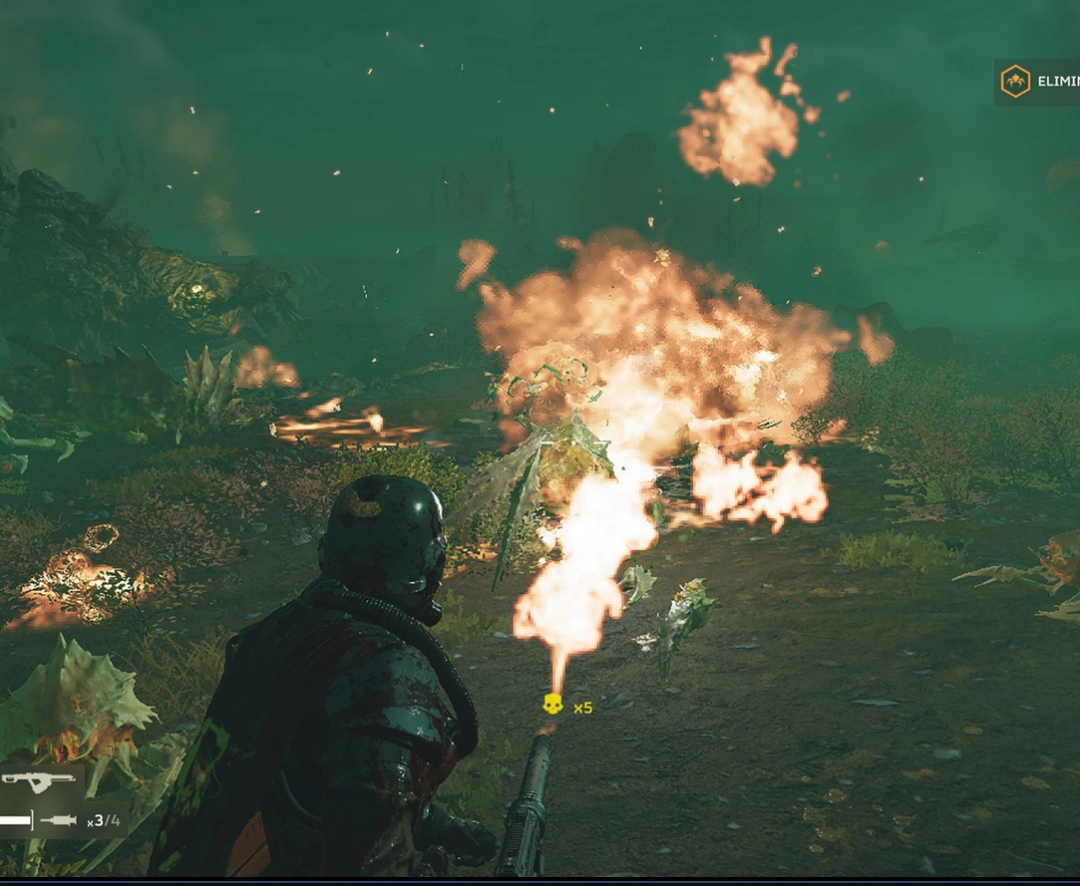Use the stim syringe icon
1080x886 pixels.
click(x=60, y=821)
